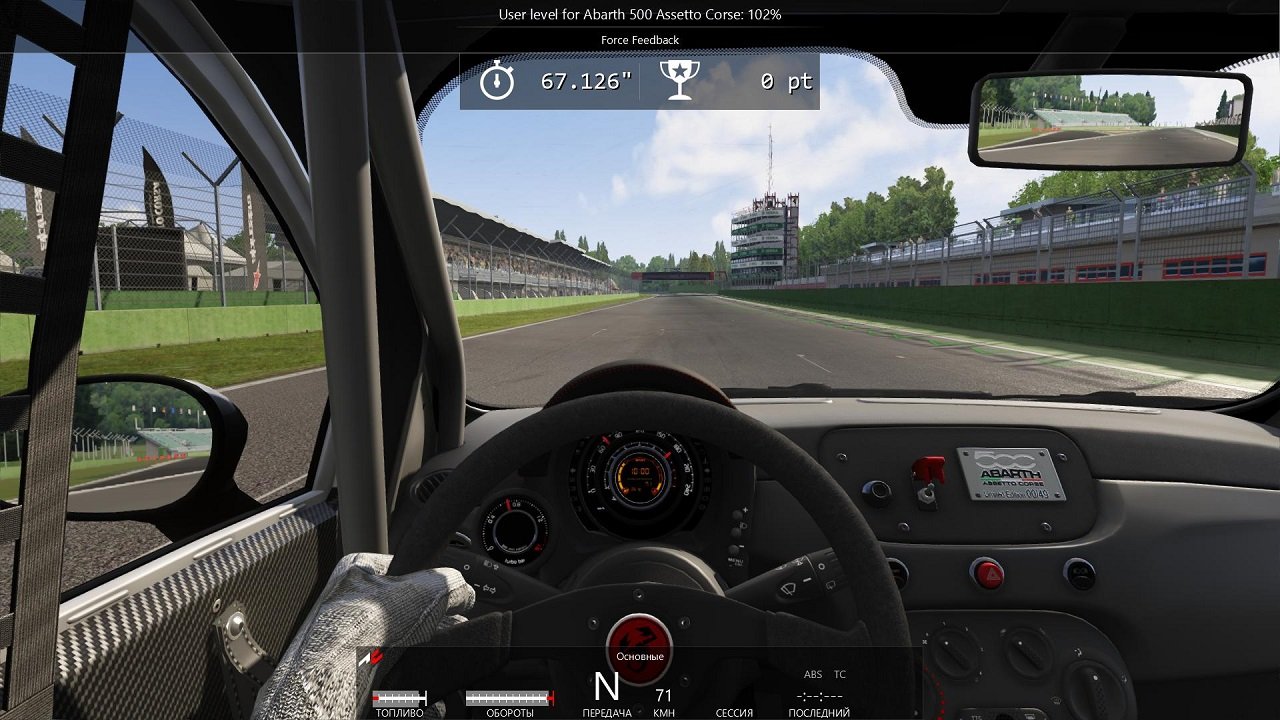Open the Основные dropdown above the wheel

click(641, 655)
